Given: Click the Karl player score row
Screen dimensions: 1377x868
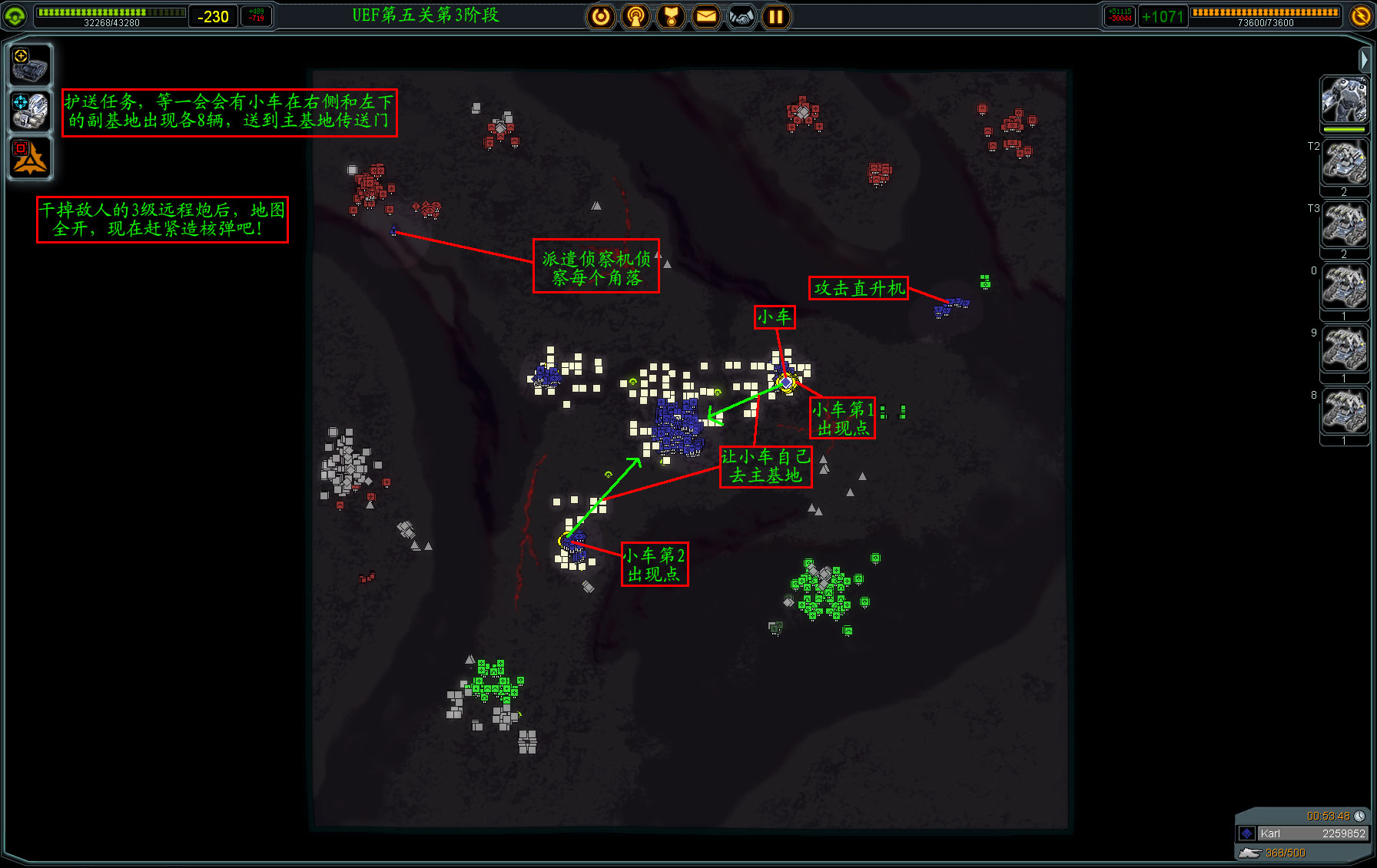Looking at the screenshot, I should pyautogui.click(x=1303, y=833).
